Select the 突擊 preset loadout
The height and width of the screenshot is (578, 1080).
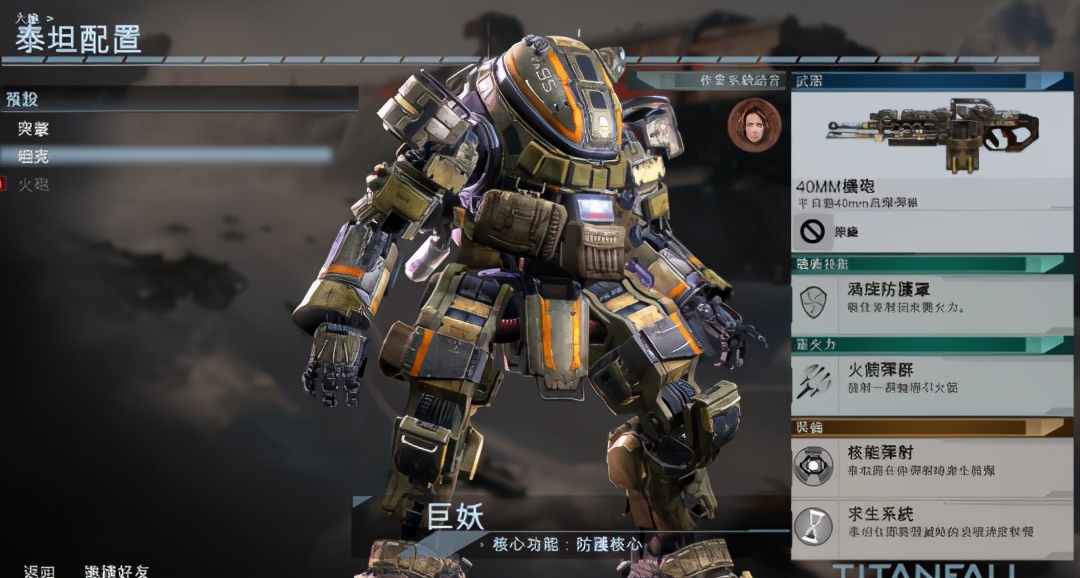[x=34, y=129]
